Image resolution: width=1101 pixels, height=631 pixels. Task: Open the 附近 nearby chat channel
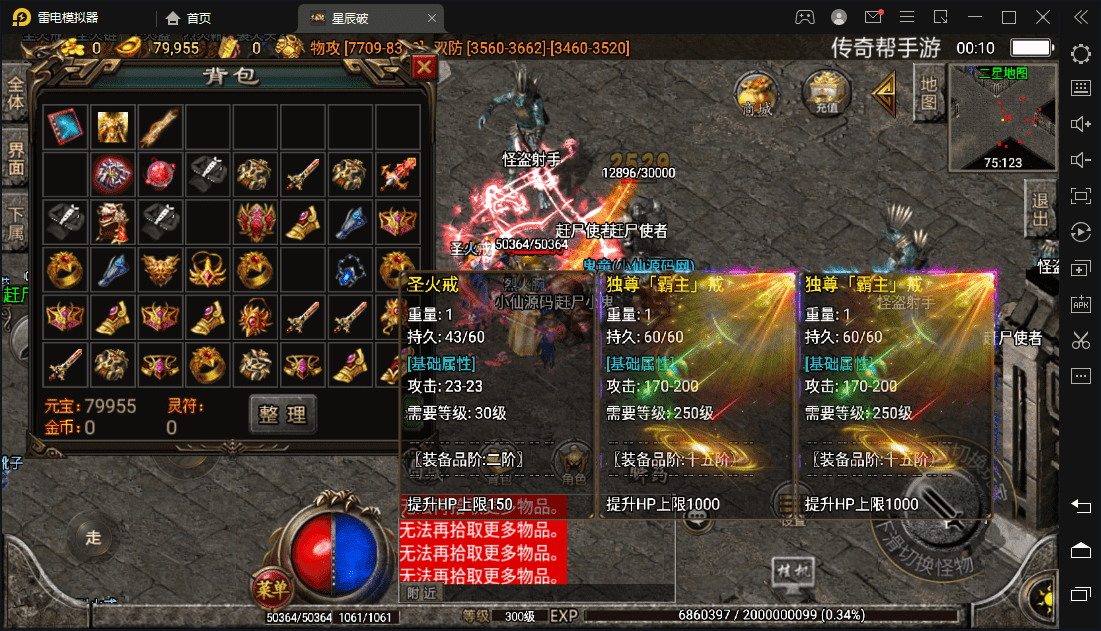tap(422, 593)
